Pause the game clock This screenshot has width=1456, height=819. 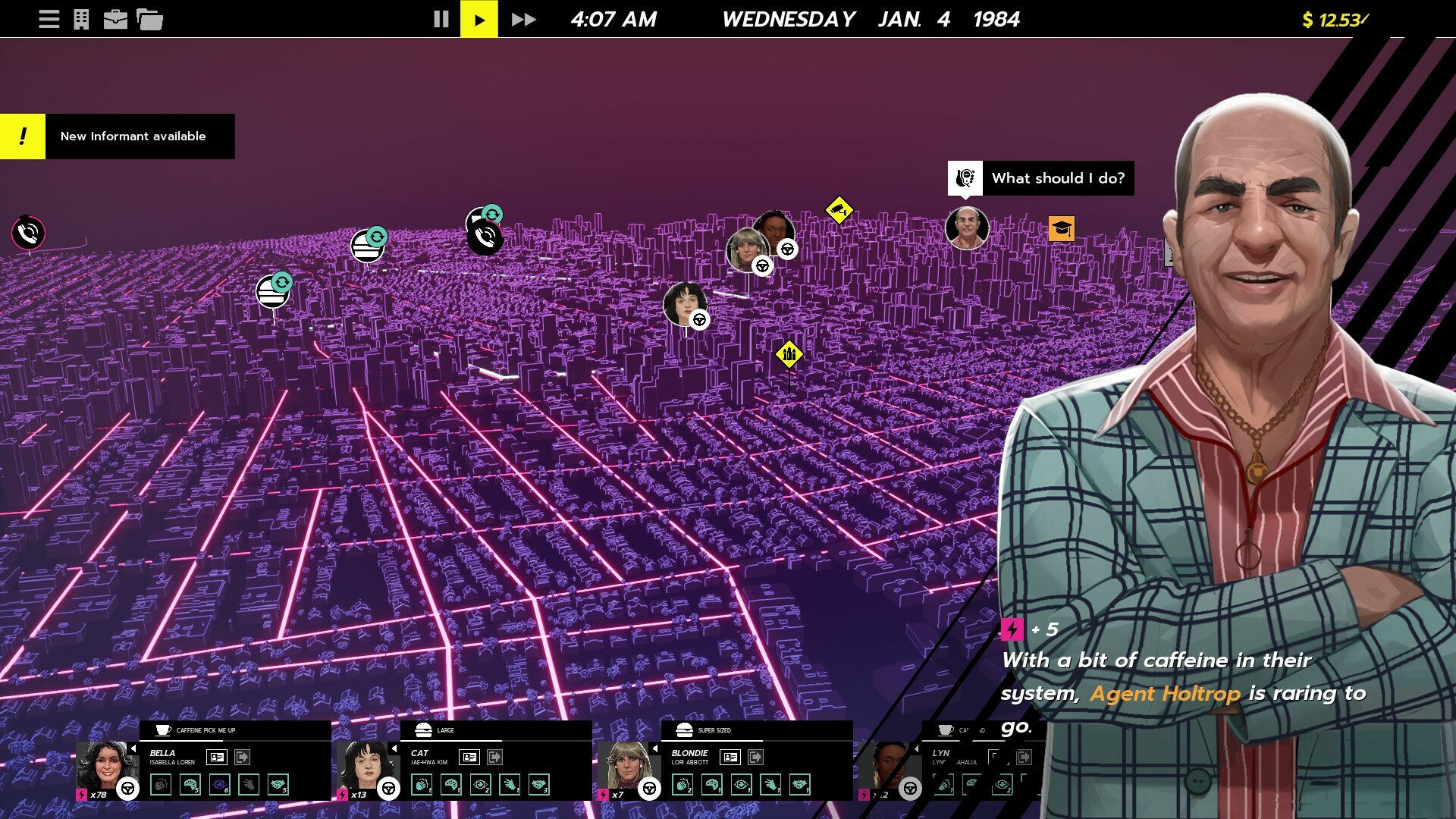440,19
